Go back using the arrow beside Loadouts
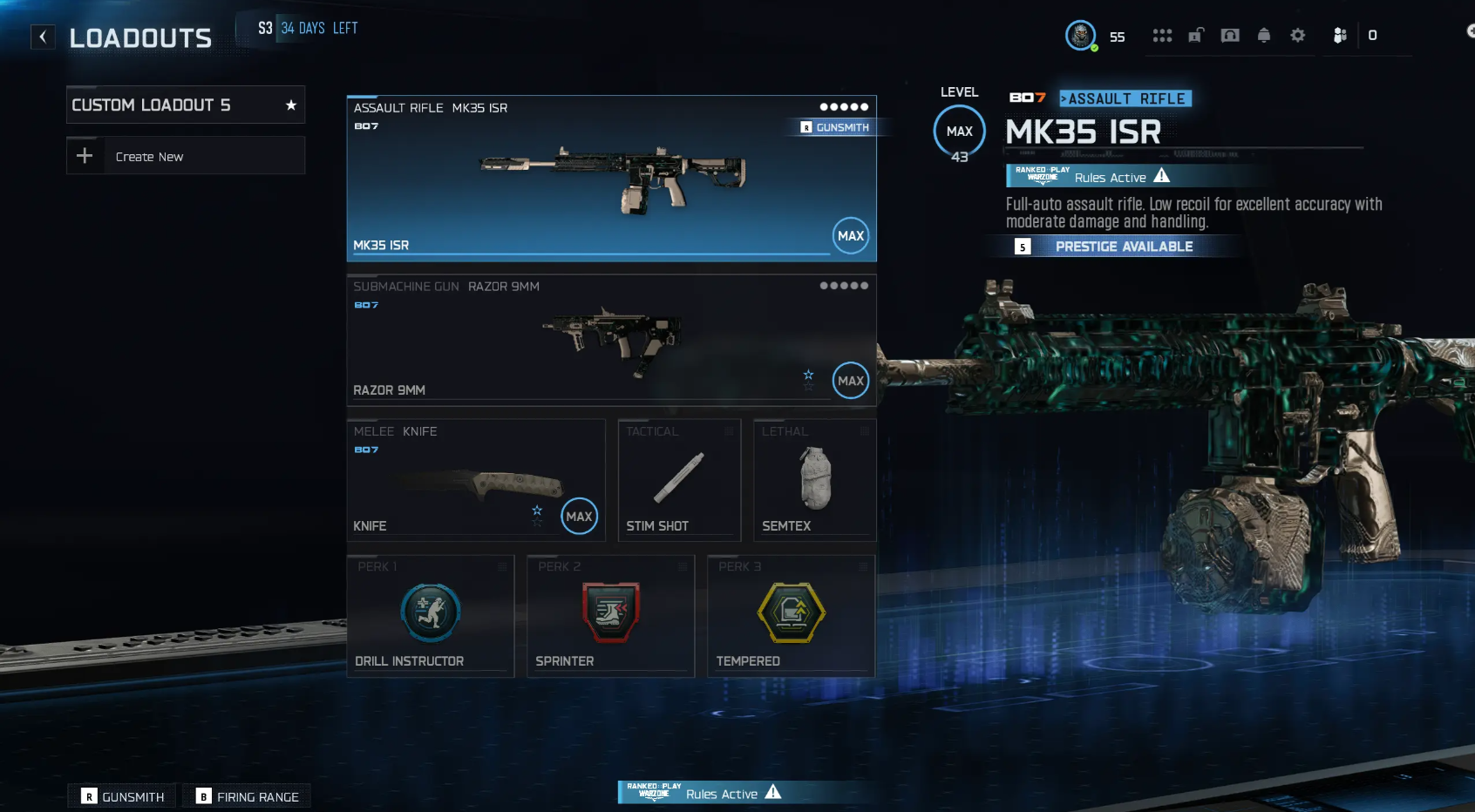This screenshot has width=1475, height=812. 43,37
